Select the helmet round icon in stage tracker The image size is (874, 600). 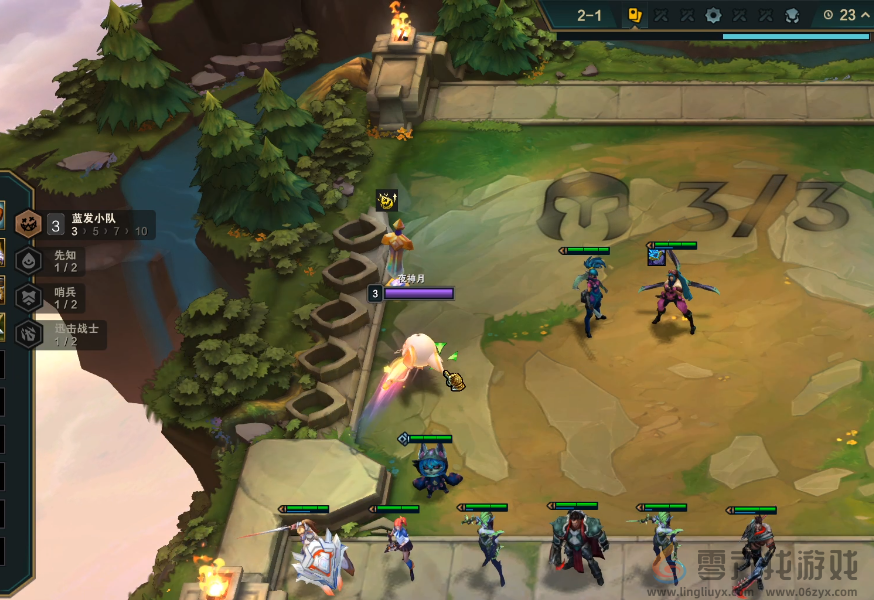[791, 15]
